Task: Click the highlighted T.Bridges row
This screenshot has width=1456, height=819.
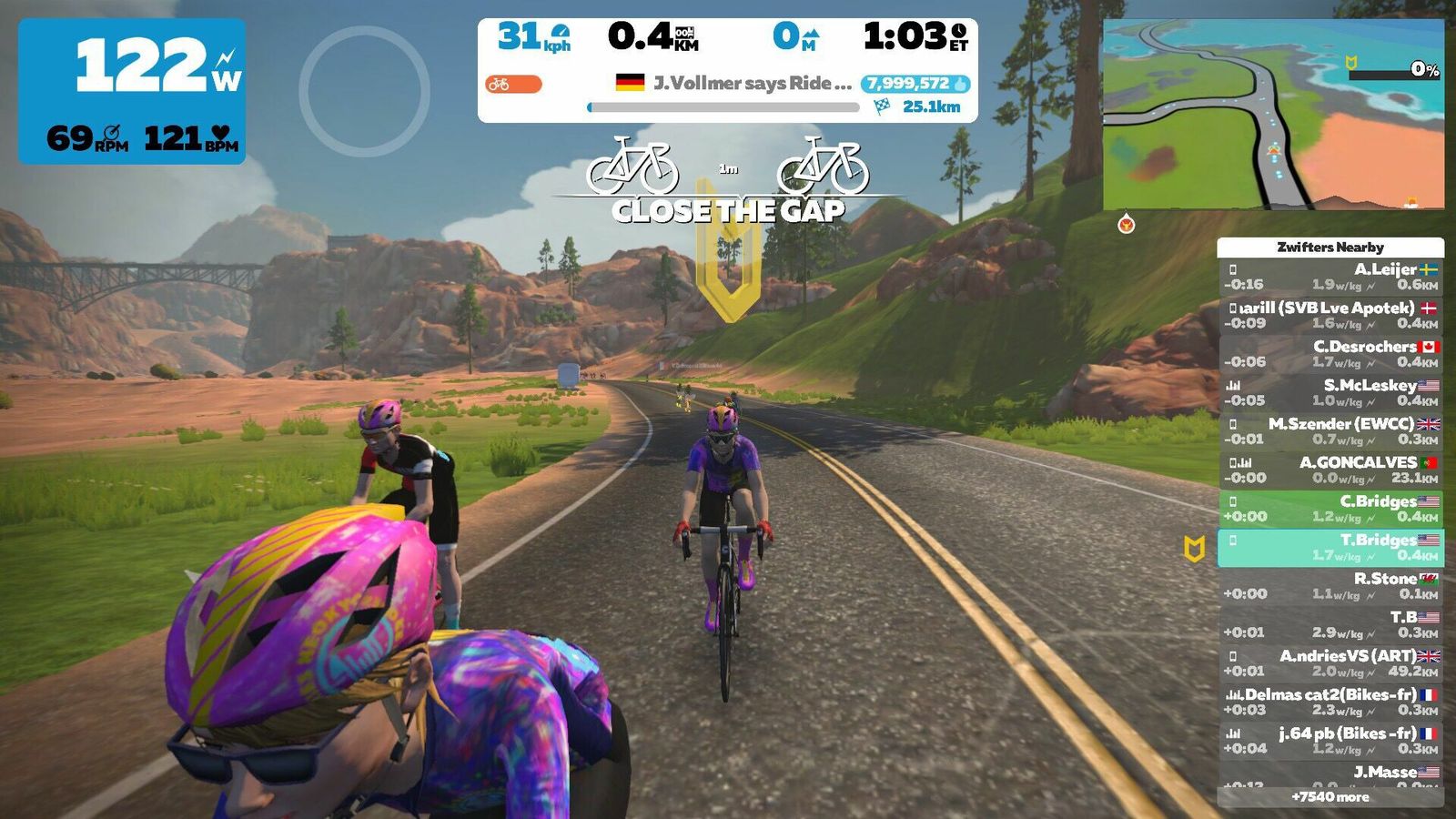Action: pos(1330,547)
